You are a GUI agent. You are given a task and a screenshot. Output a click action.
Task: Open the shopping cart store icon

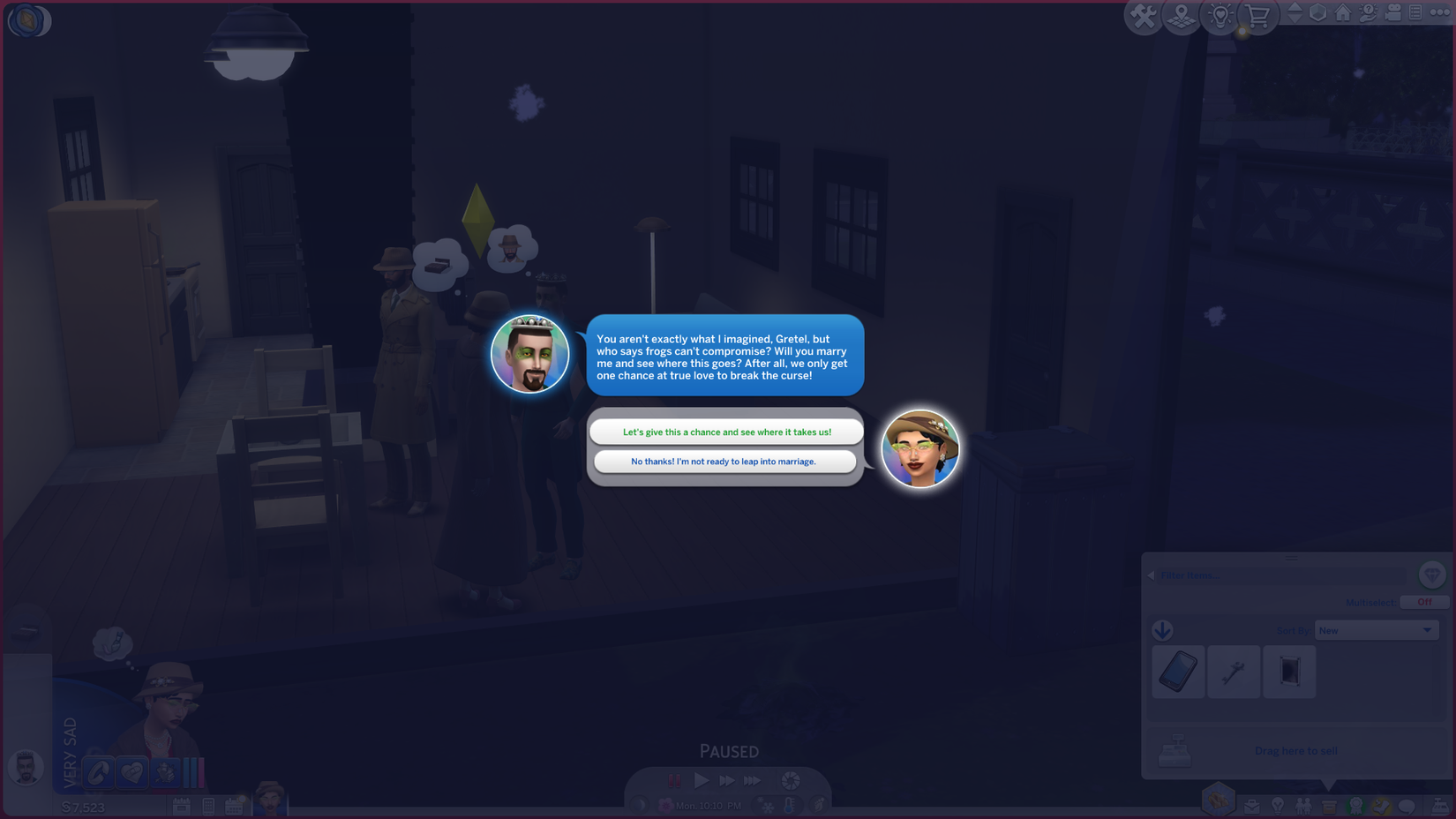coord(1257,15)
